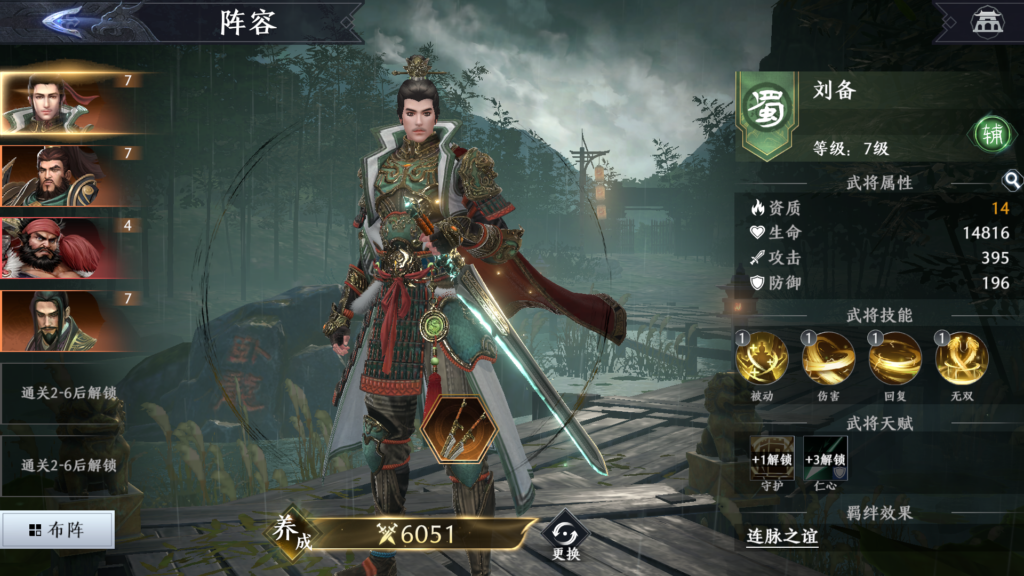
Task: Select Liu Bei's portrait in the lineup
Action: (x=72, y=103)
